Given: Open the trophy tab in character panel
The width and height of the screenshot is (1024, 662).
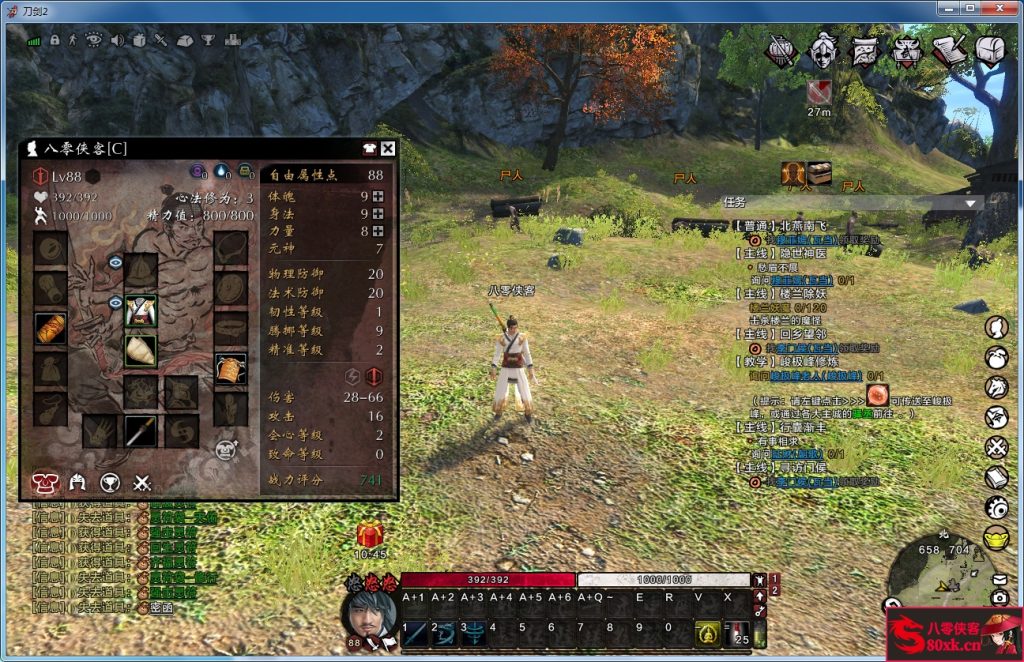Looking at the screenshot, I should click(x=110, y=482).
